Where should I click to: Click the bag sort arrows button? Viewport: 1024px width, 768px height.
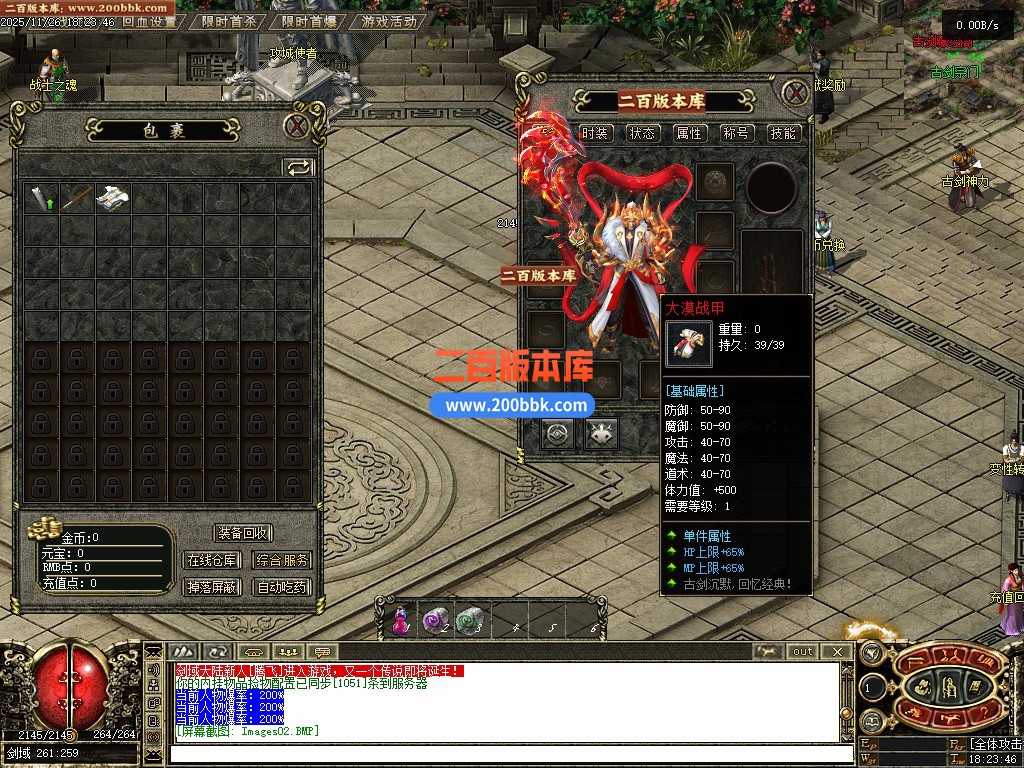pyautogui.click(x=298, y=167)
